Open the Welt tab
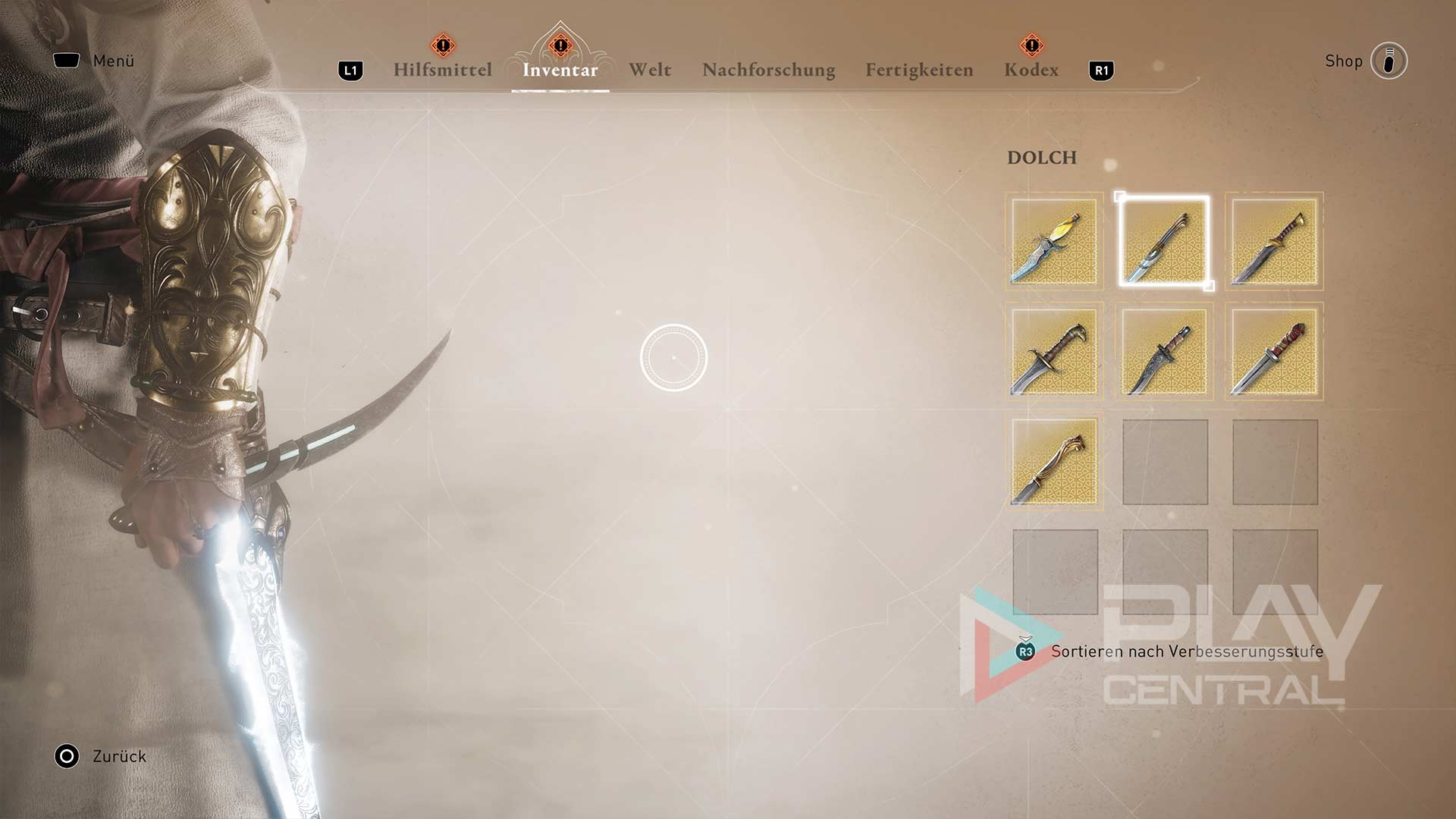Viewport: 1456px width, 819px height. pyautogui.click(x=650, y=70)
